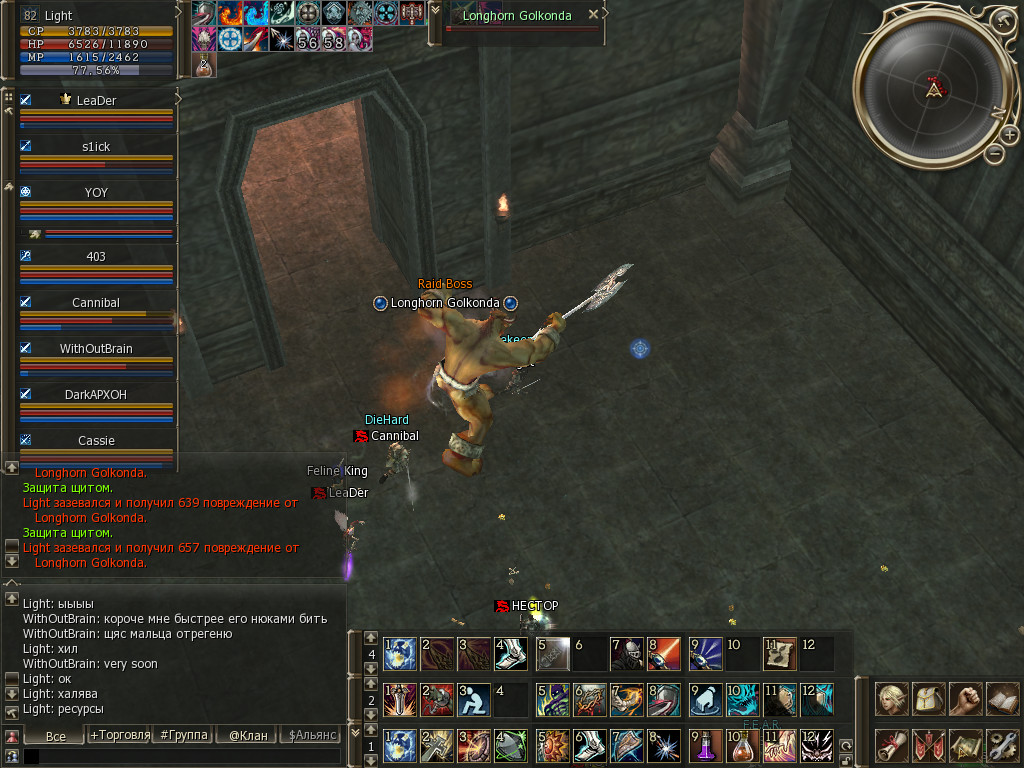
Task: Zoom out the radar with minus button
Action: click(x=994, y=153)
